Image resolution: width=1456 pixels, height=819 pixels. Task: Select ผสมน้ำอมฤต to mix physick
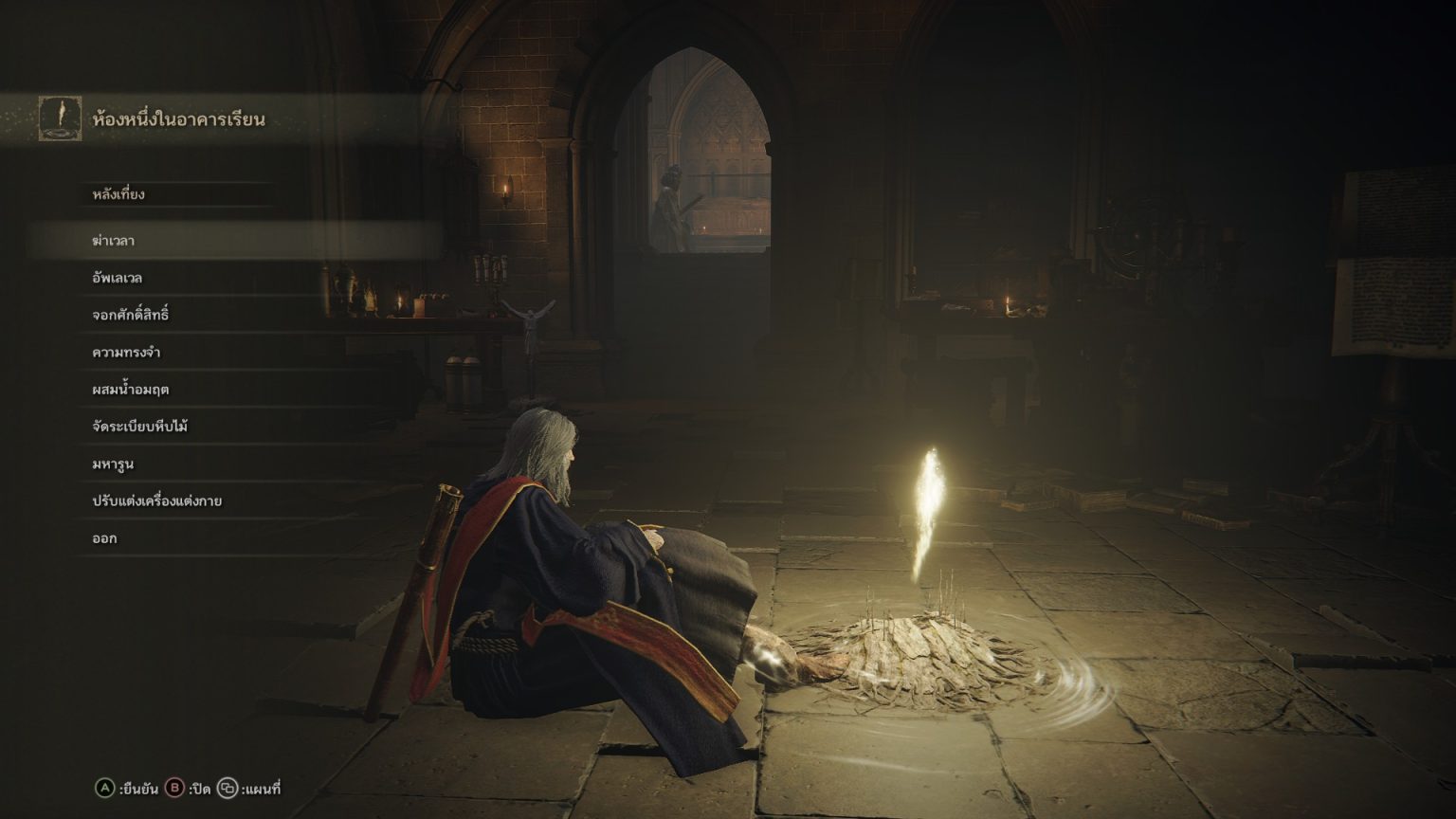coord(131,390)
